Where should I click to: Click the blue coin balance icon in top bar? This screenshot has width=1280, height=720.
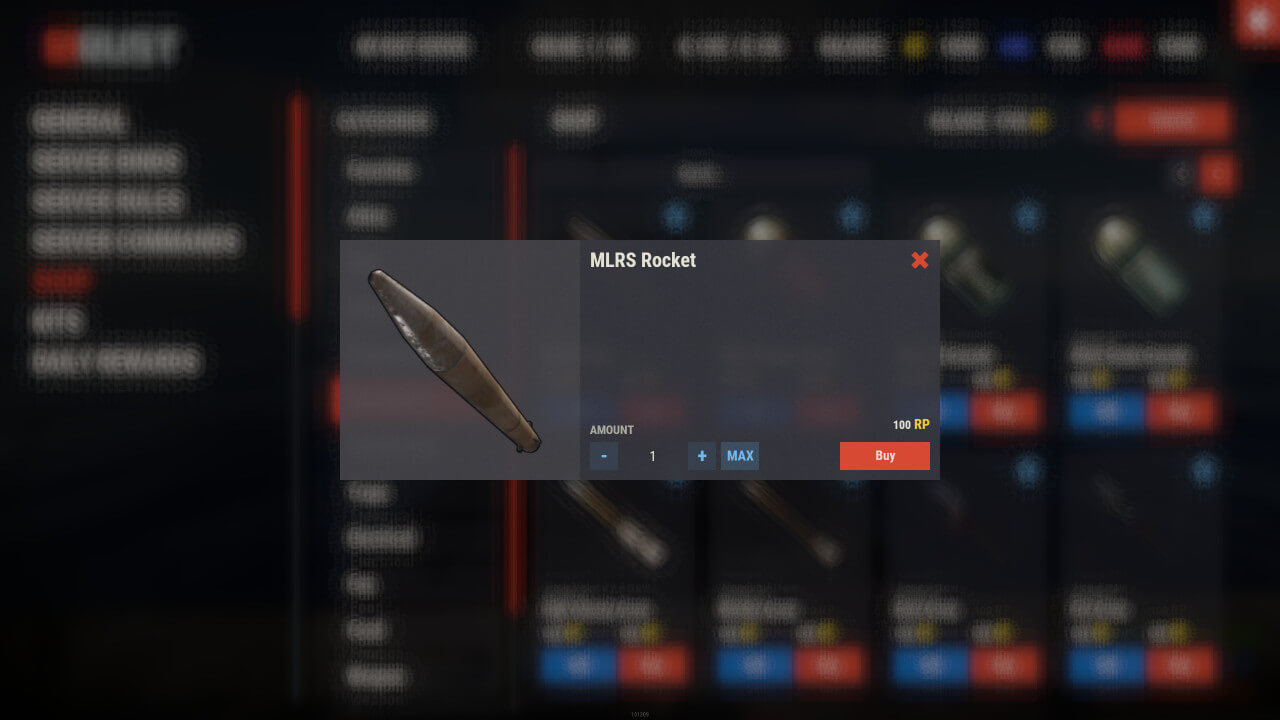coord(1014,45)
